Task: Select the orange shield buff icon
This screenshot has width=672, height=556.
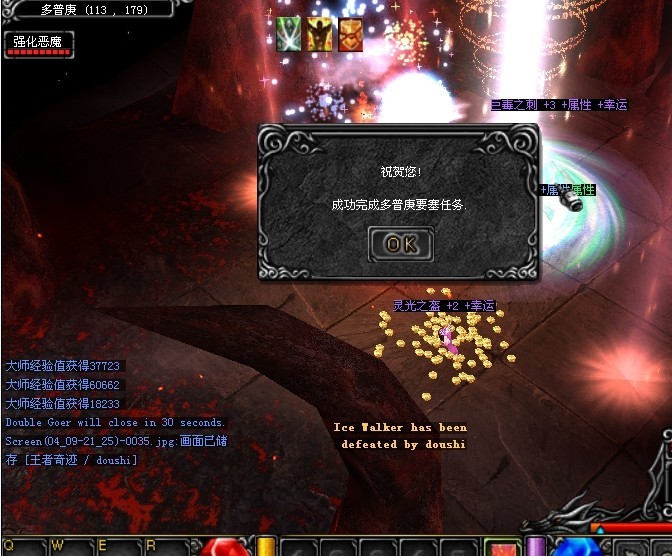Action: [350, 34]
